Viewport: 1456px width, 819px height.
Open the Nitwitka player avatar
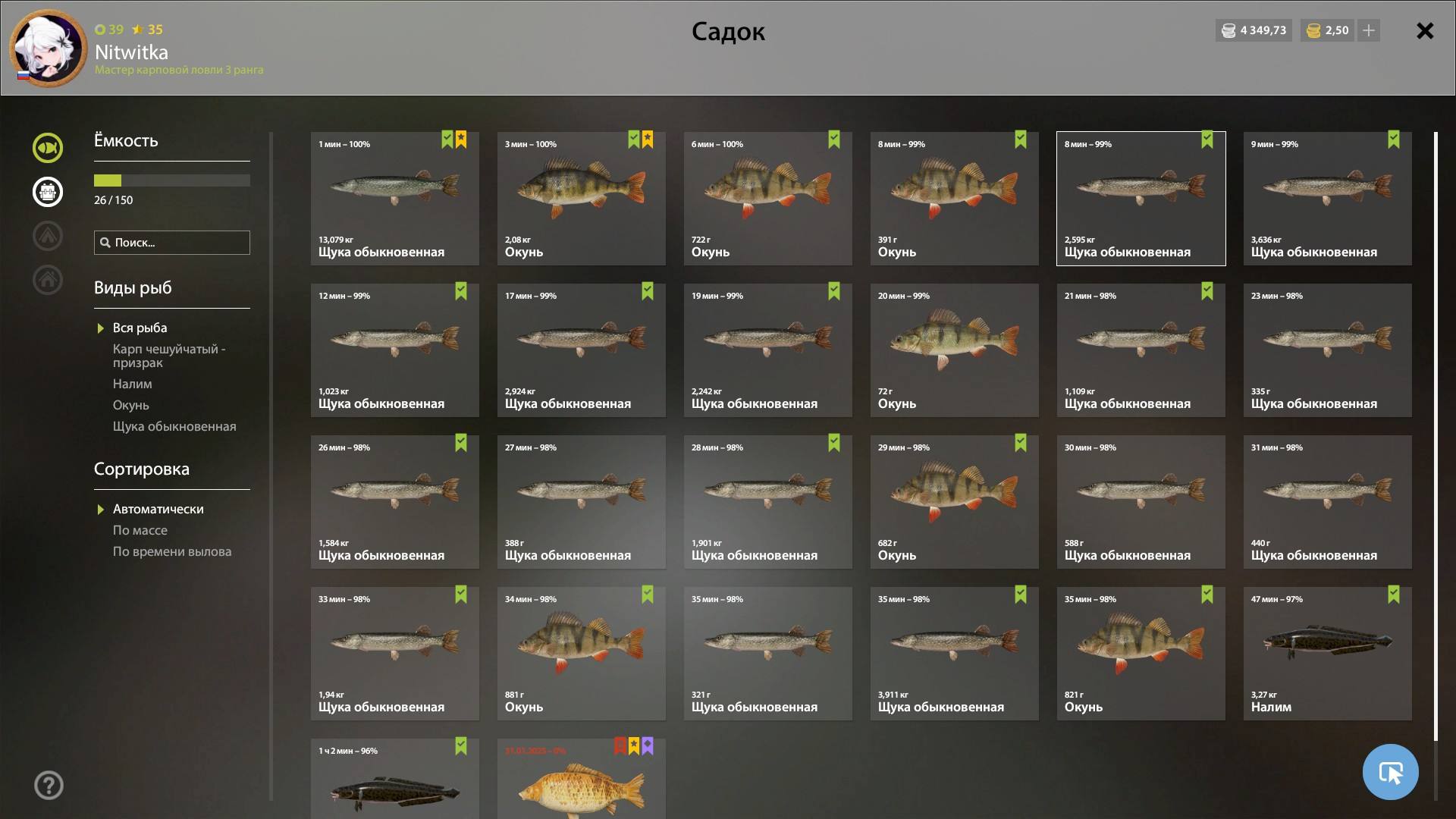[49, 49]
